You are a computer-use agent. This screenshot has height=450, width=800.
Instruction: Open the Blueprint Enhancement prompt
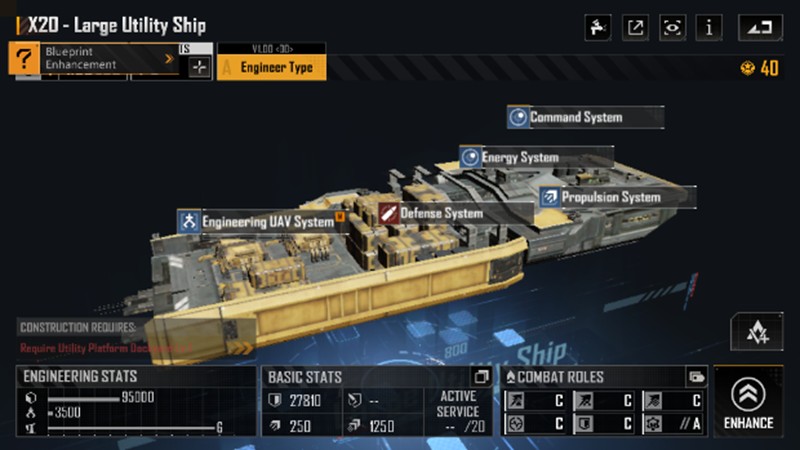(95, 59)
